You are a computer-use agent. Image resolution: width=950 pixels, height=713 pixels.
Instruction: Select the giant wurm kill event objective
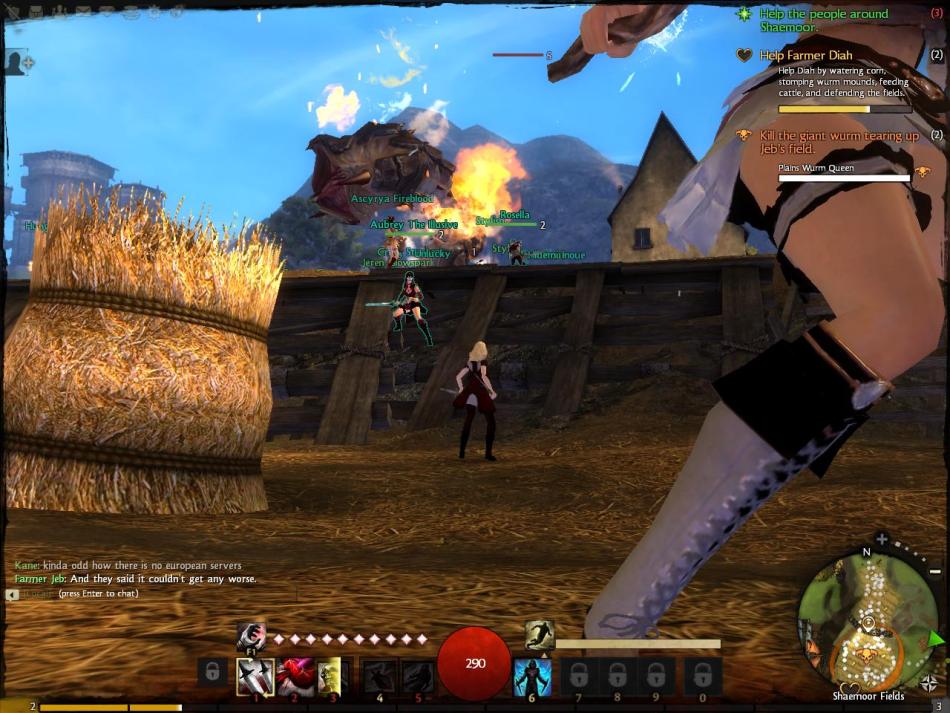pyautogui.click(x=838, y=136)
